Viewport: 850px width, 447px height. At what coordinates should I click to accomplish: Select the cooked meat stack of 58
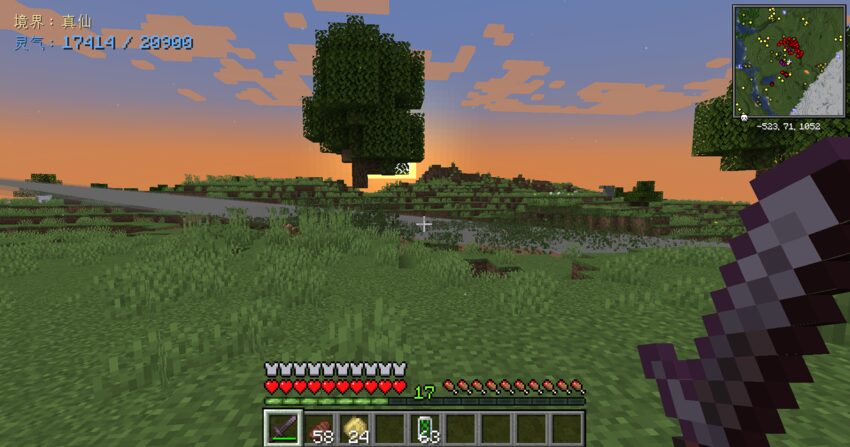[x=320, y=428]
